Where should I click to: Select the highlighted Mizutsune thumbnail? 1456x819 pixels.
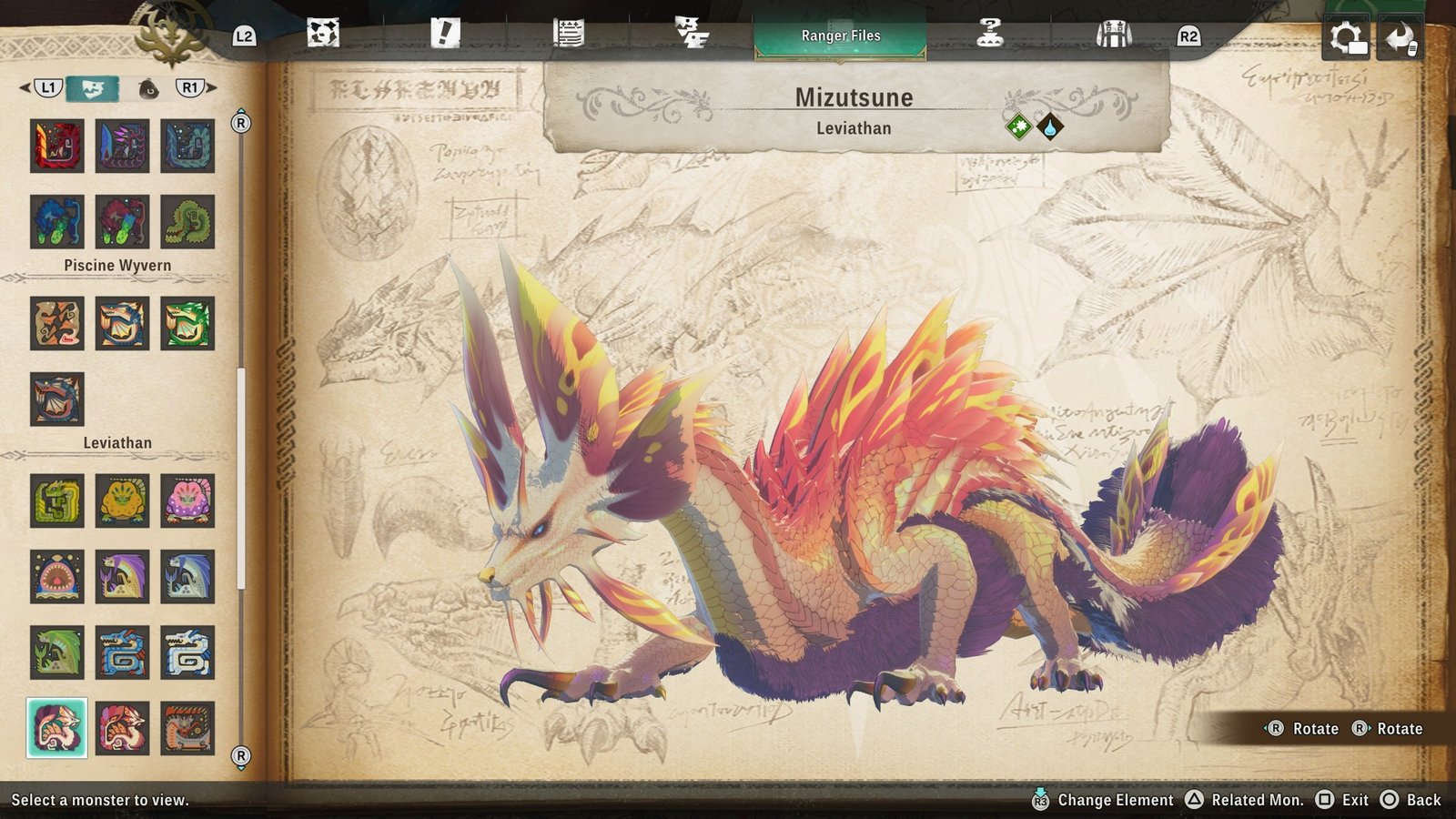(x=57, y=727)
